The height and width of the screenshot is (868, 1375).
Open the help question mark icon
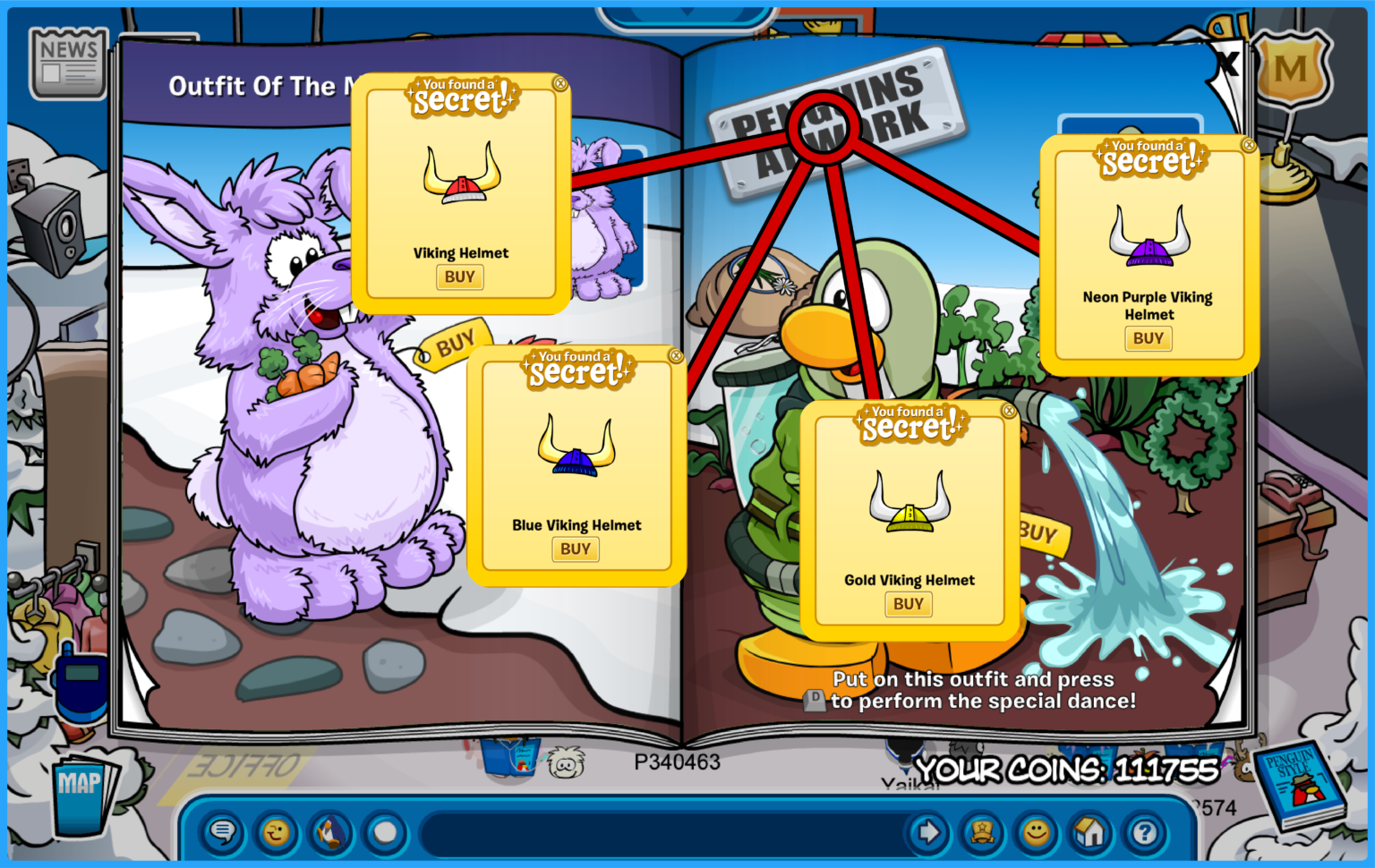pyautogui.click(x=1146, y=833)
